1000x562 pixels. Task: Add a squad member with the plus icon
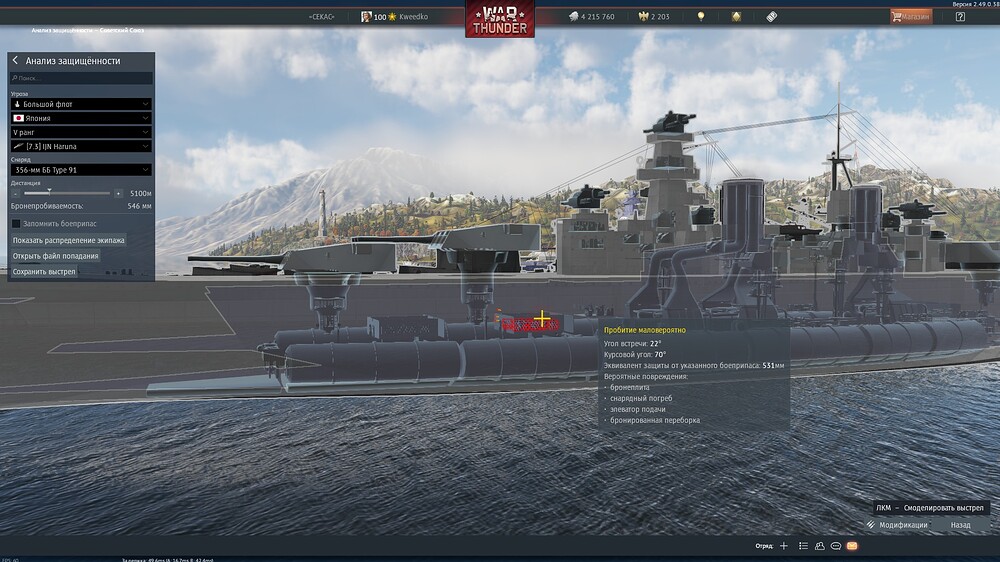click(784, 546)
